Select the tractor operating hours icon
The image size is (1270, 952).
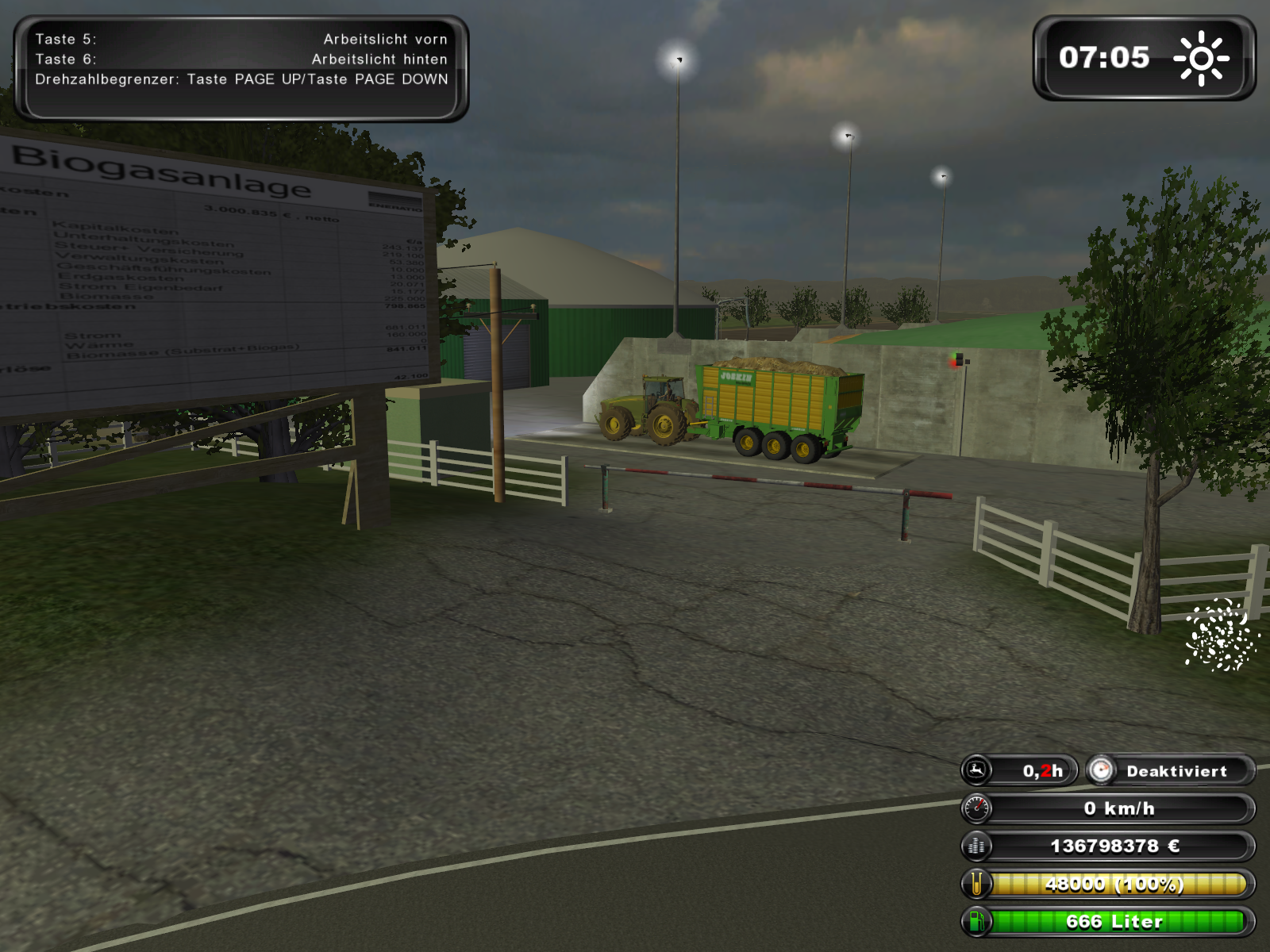click(x=977, y=770)
